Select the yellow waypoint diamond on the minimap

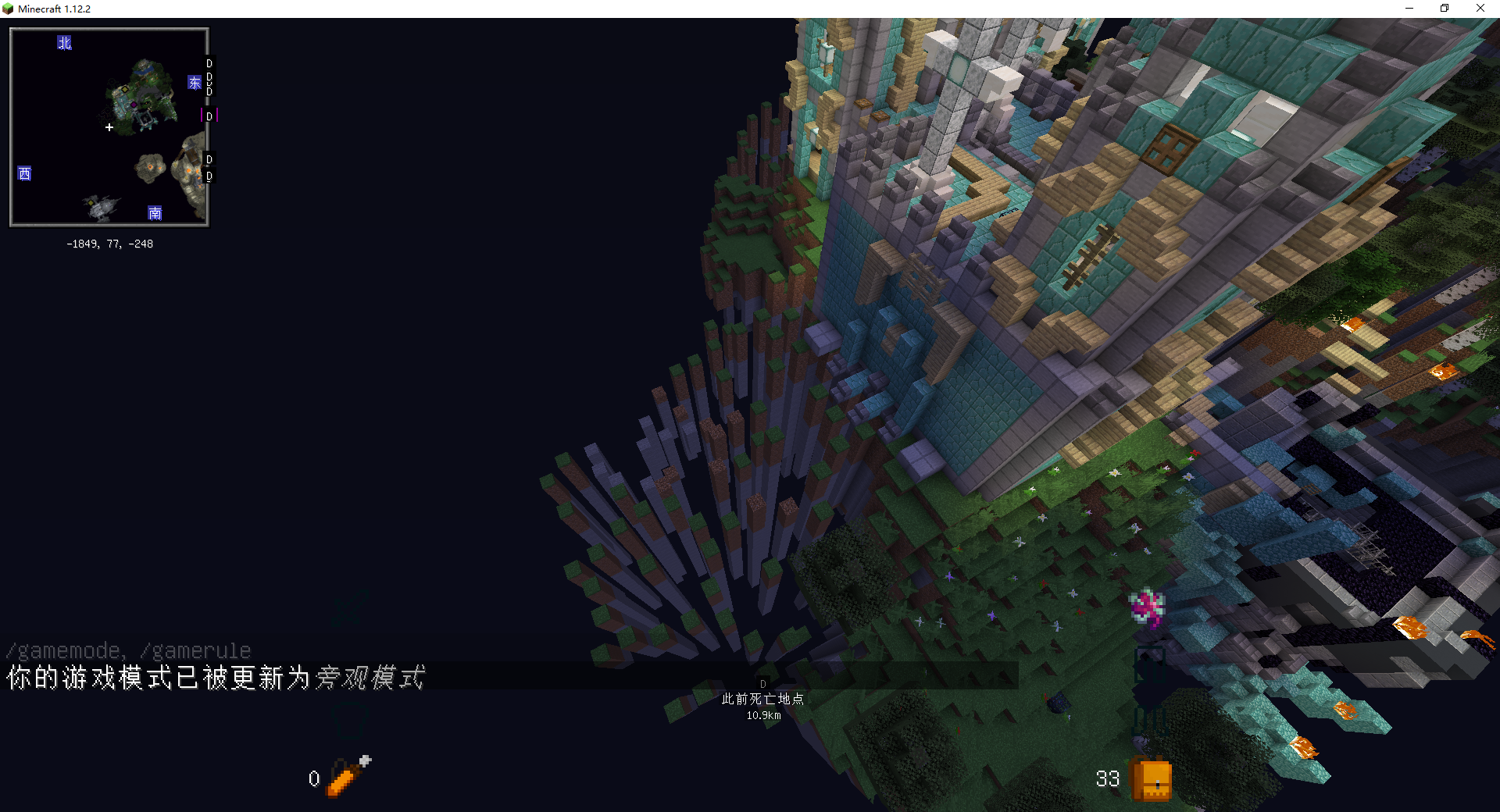pos(125,90)
